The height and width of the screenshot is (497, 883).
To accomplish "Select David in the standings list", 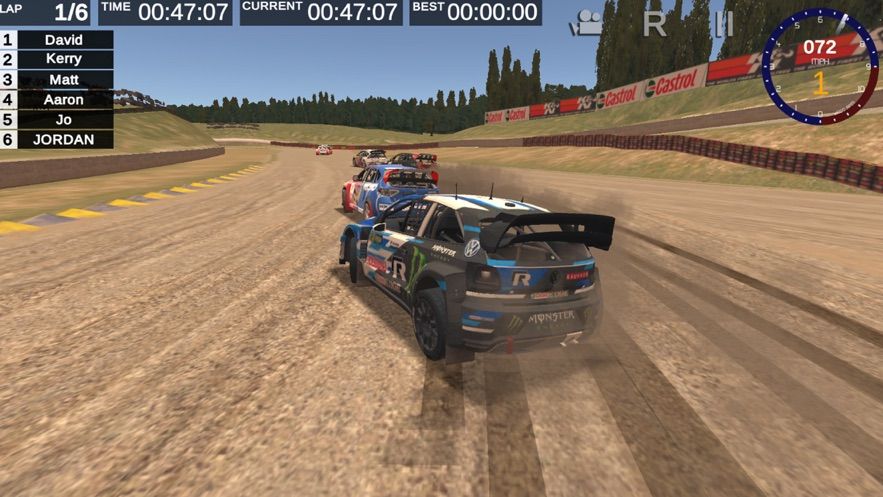I will (64, 40).
